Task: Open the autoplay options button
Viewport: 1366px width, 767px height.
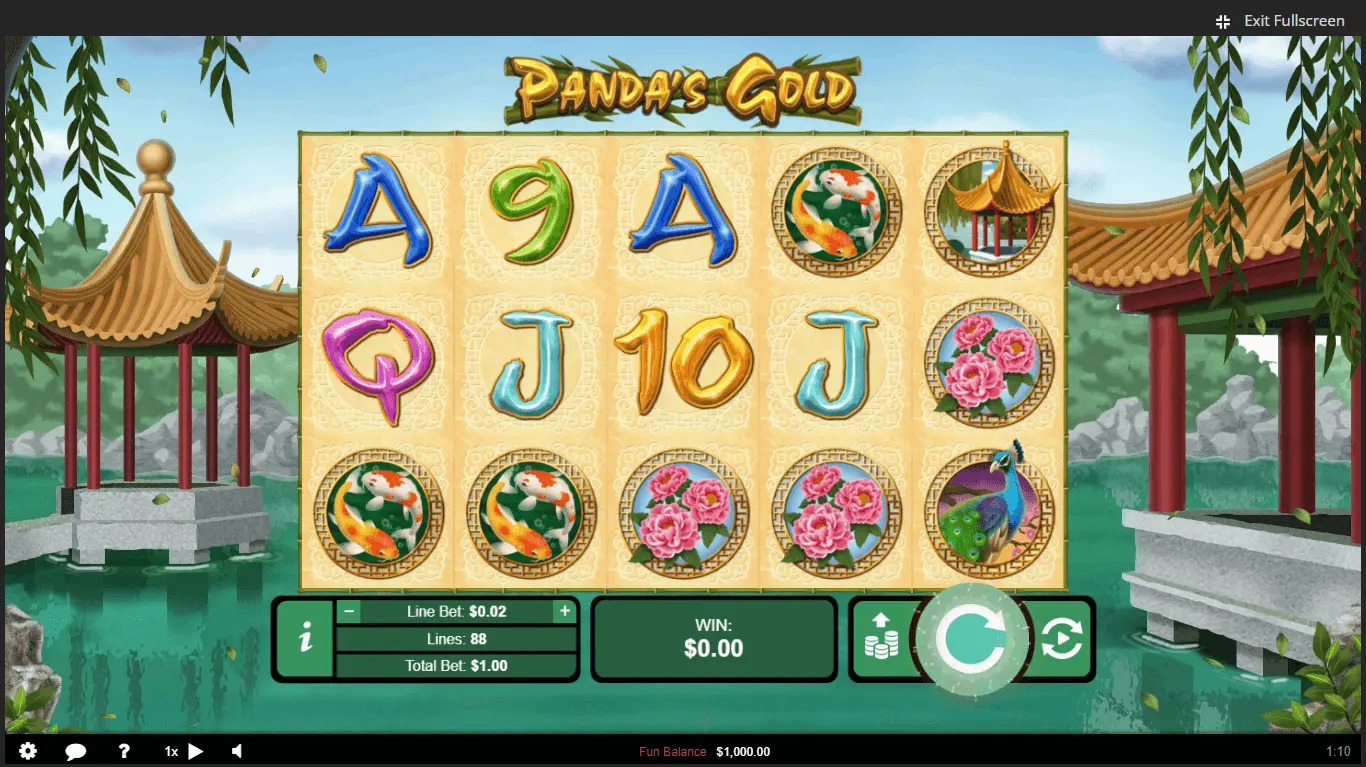Action: (x=1061, y=640)
